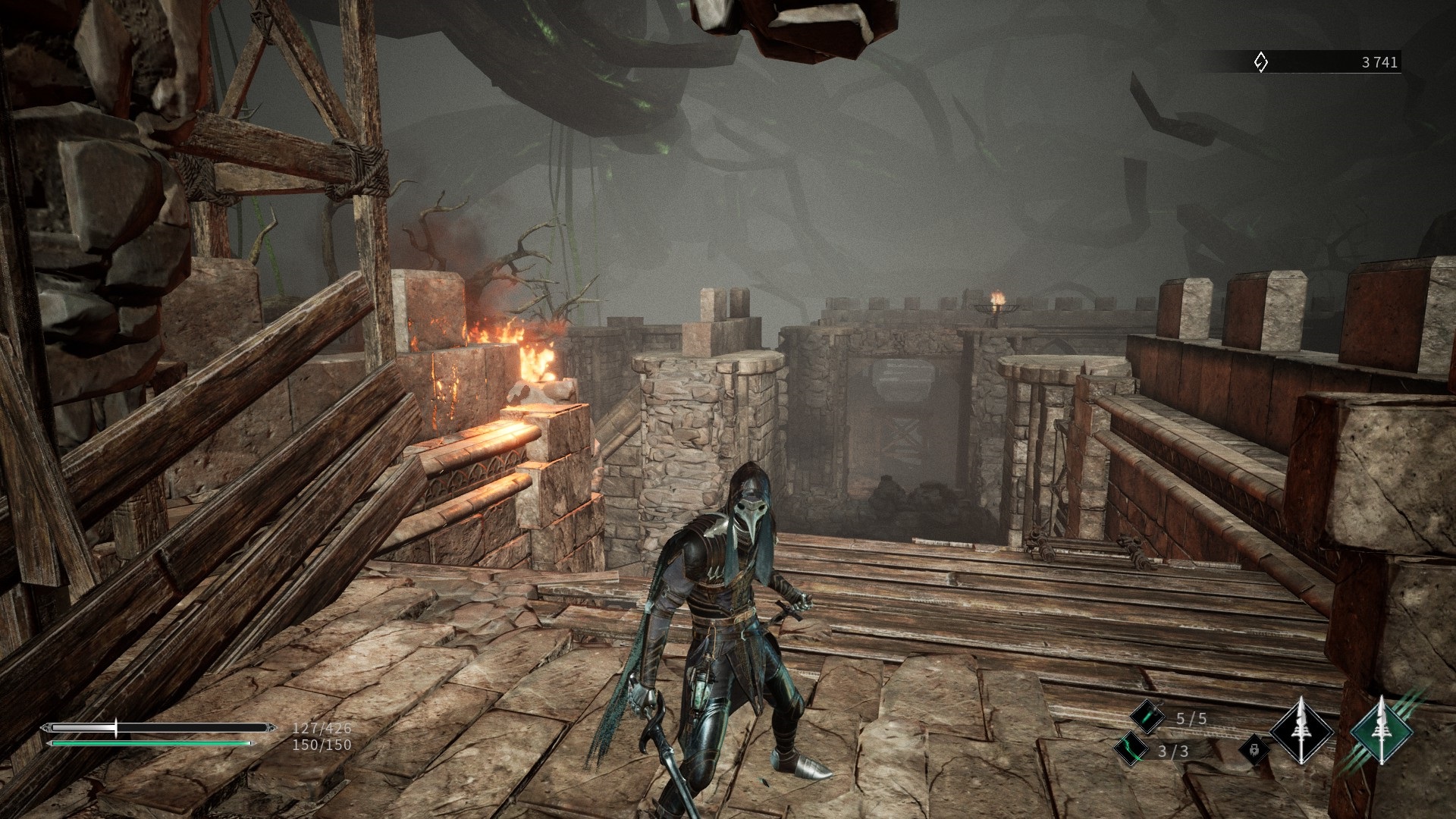The image size is (1456, 819).
Task: Select the green potion vial slot
Action: [x=1147, y=717]
